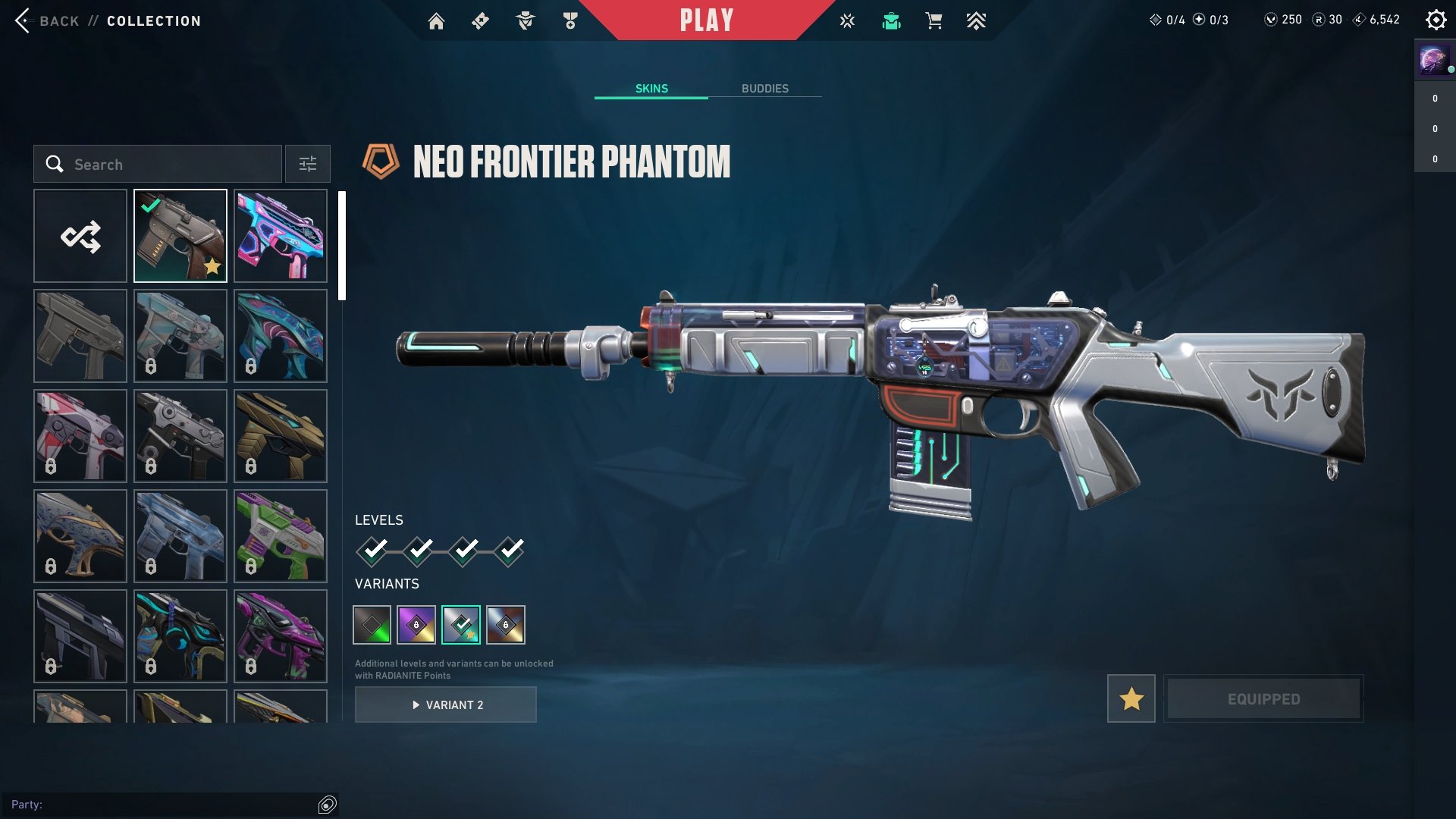Choose the randomize skin tile

pyautogui.click(x=80, y=237)
